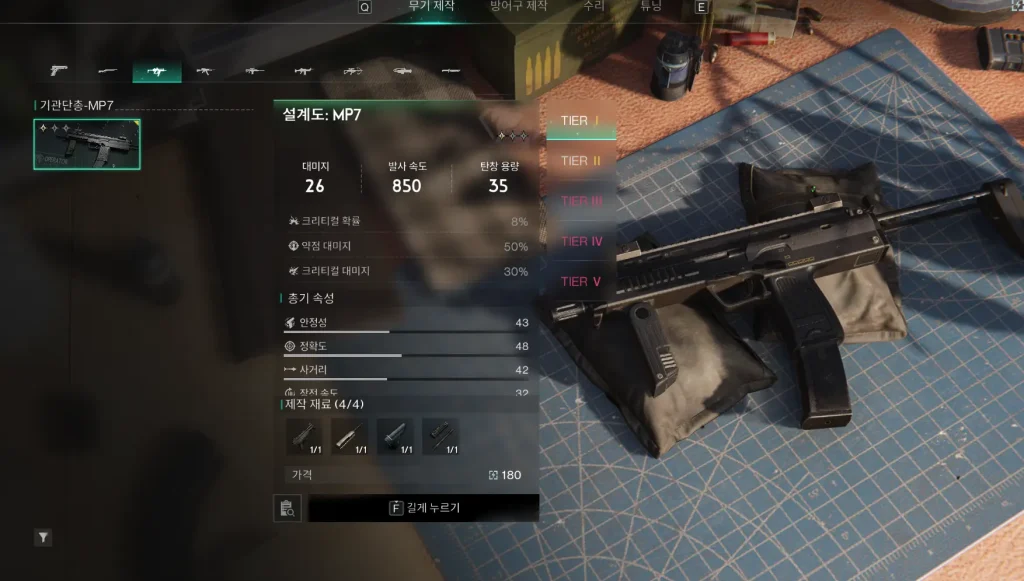This screenshot has width=1024, height=581.
Task: Click the clipboard magnifier details button
Action: [287, 508]
